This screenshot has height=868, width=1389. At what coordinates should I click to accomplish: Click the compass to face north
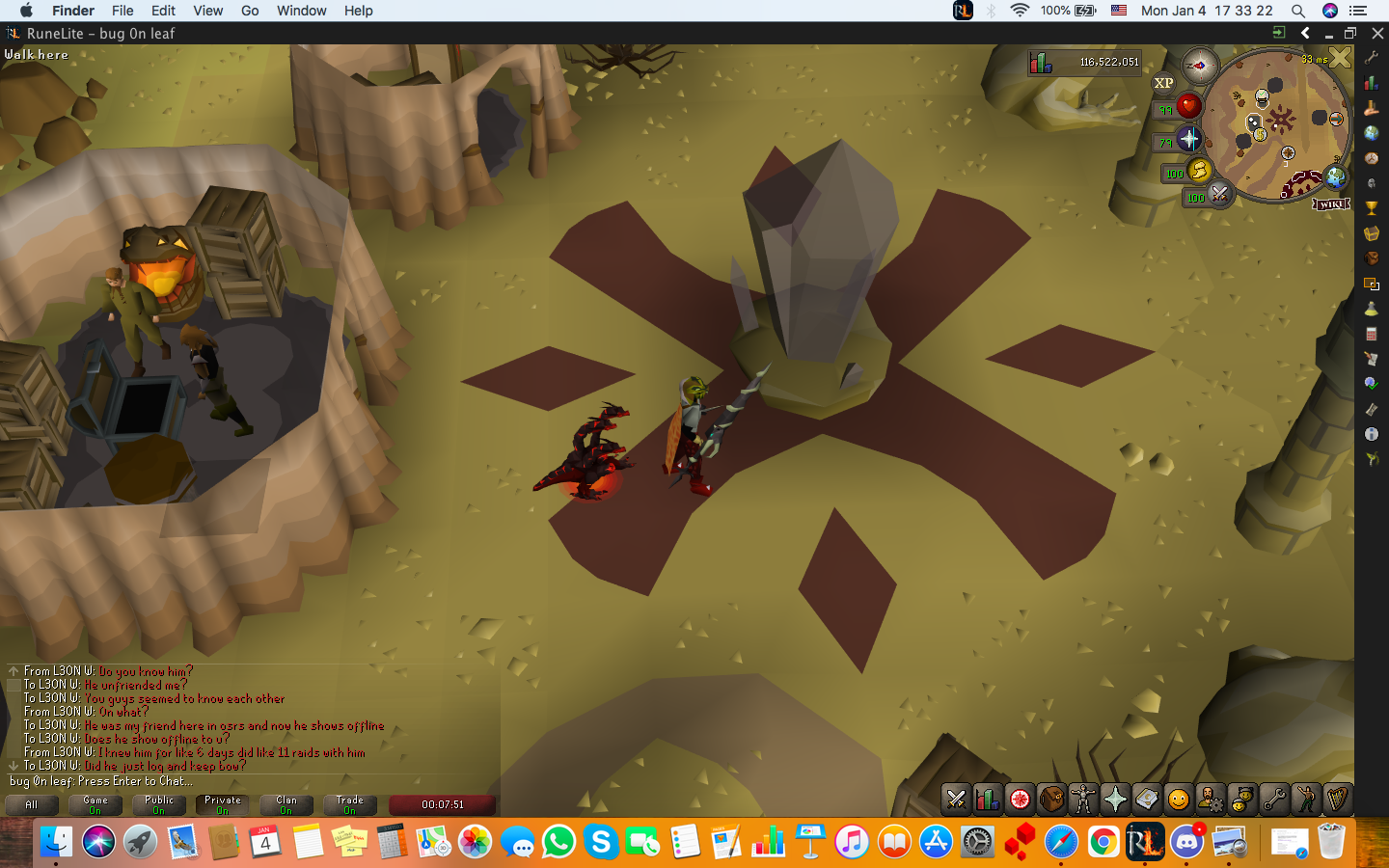point(1200,67)
